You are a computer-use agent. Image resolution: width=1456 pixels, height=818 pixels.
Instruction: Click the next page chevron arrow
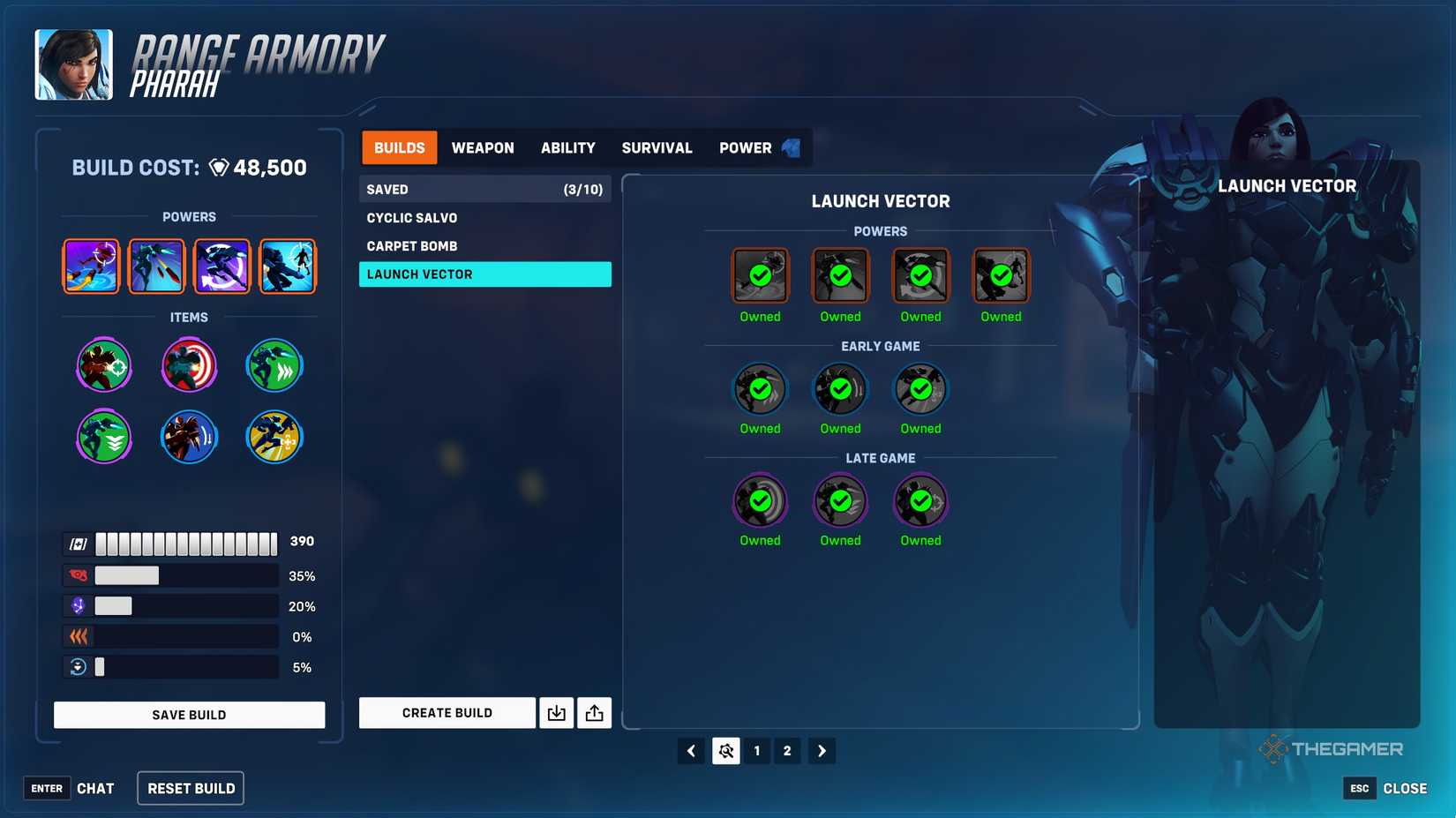[x=822, y=750]
